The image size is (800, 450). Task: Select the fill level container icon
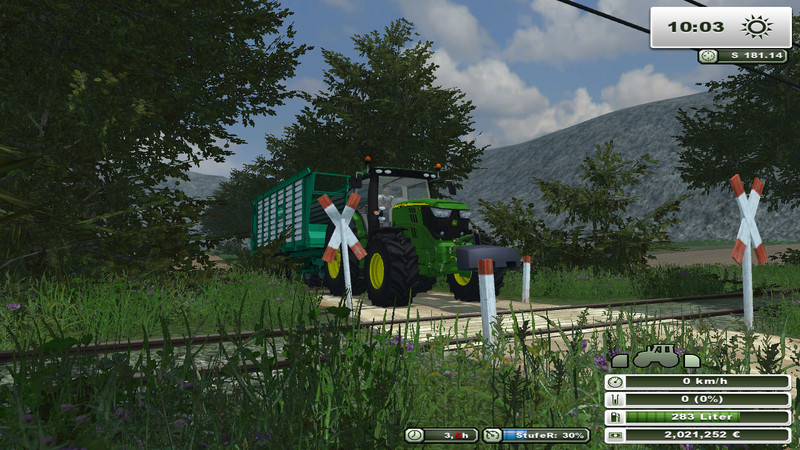[616, 400]
